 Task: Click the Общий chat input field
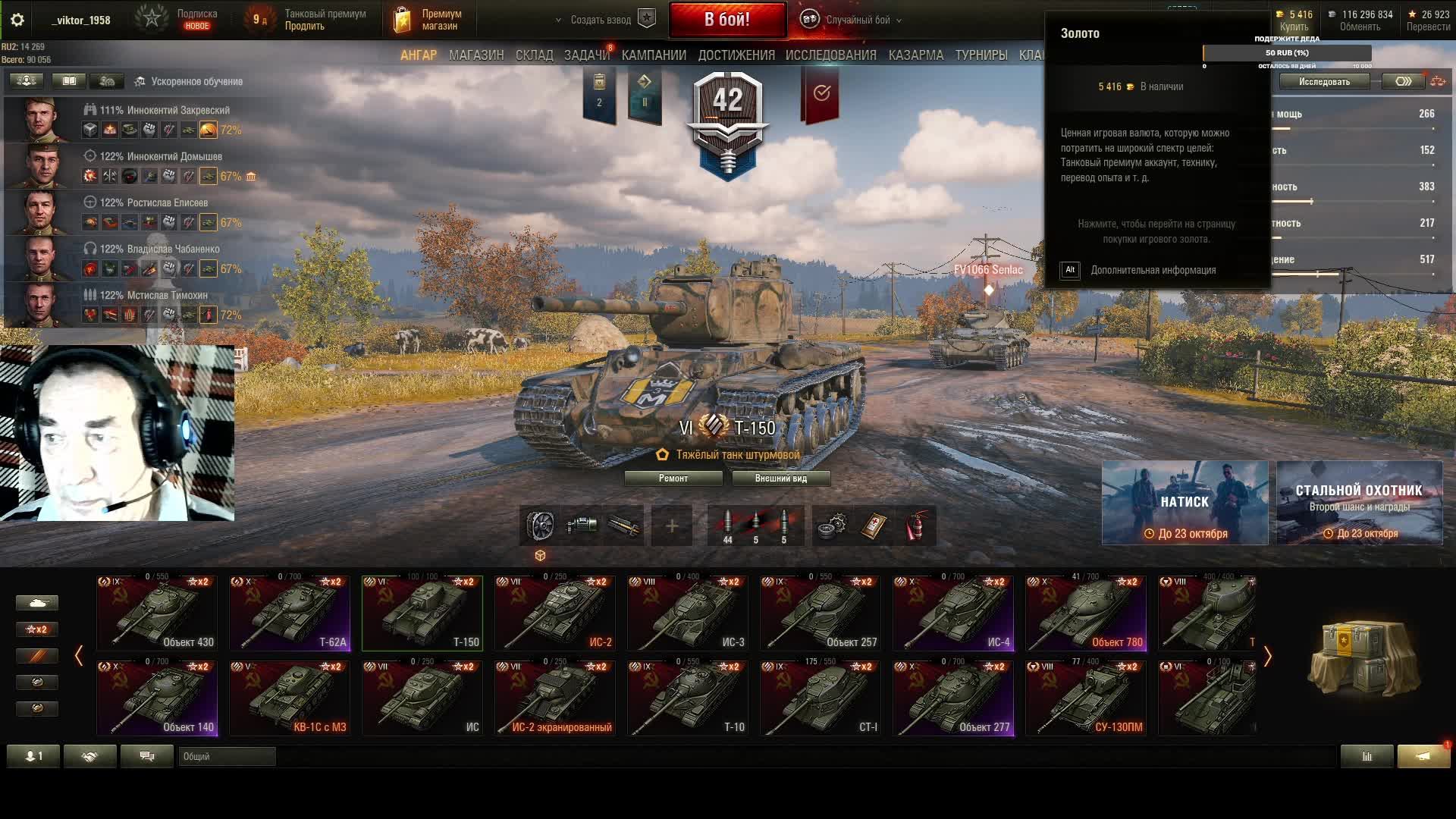point(227,756)
